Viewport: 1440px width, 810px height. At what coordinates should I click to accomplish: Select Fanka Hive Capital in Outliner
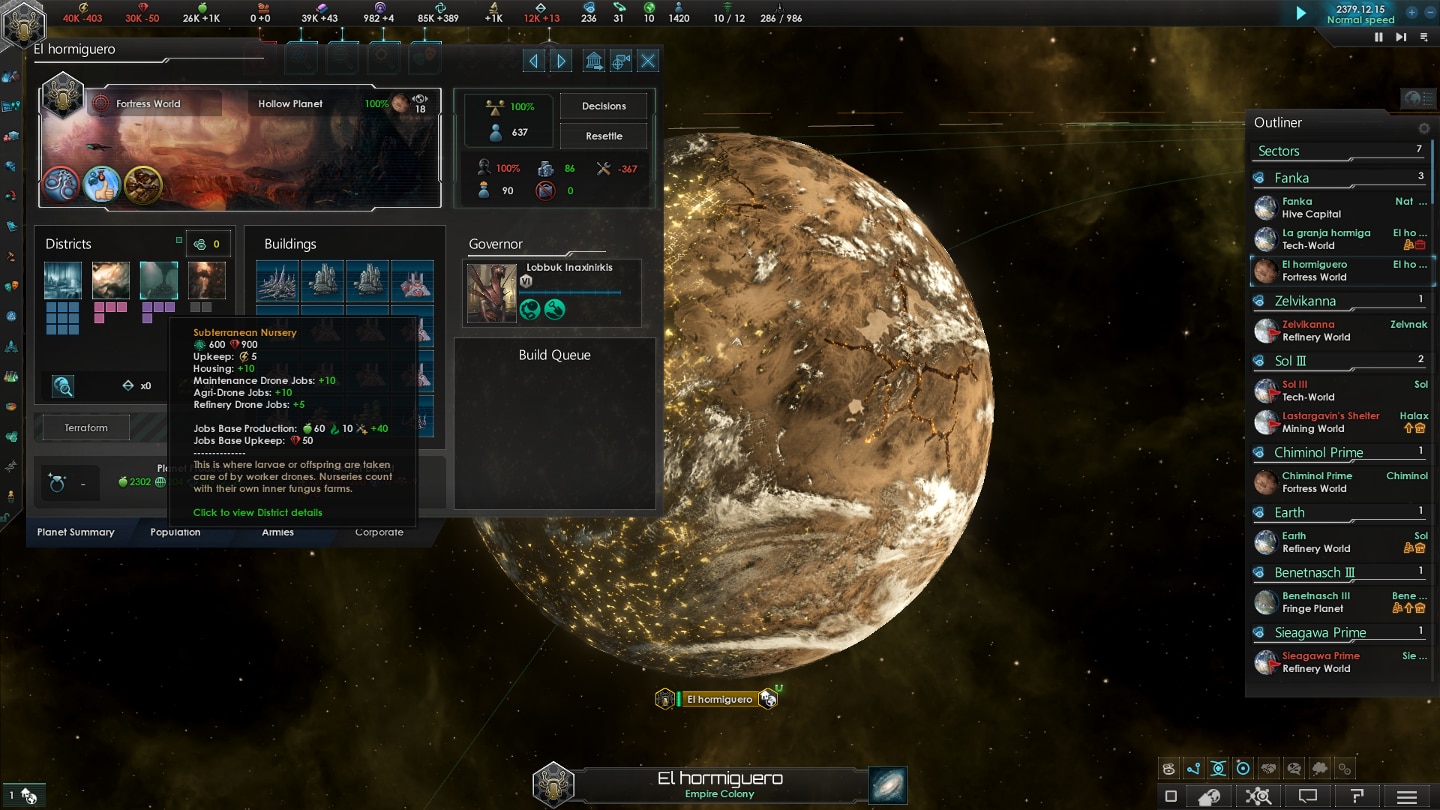click(1312, 208)
